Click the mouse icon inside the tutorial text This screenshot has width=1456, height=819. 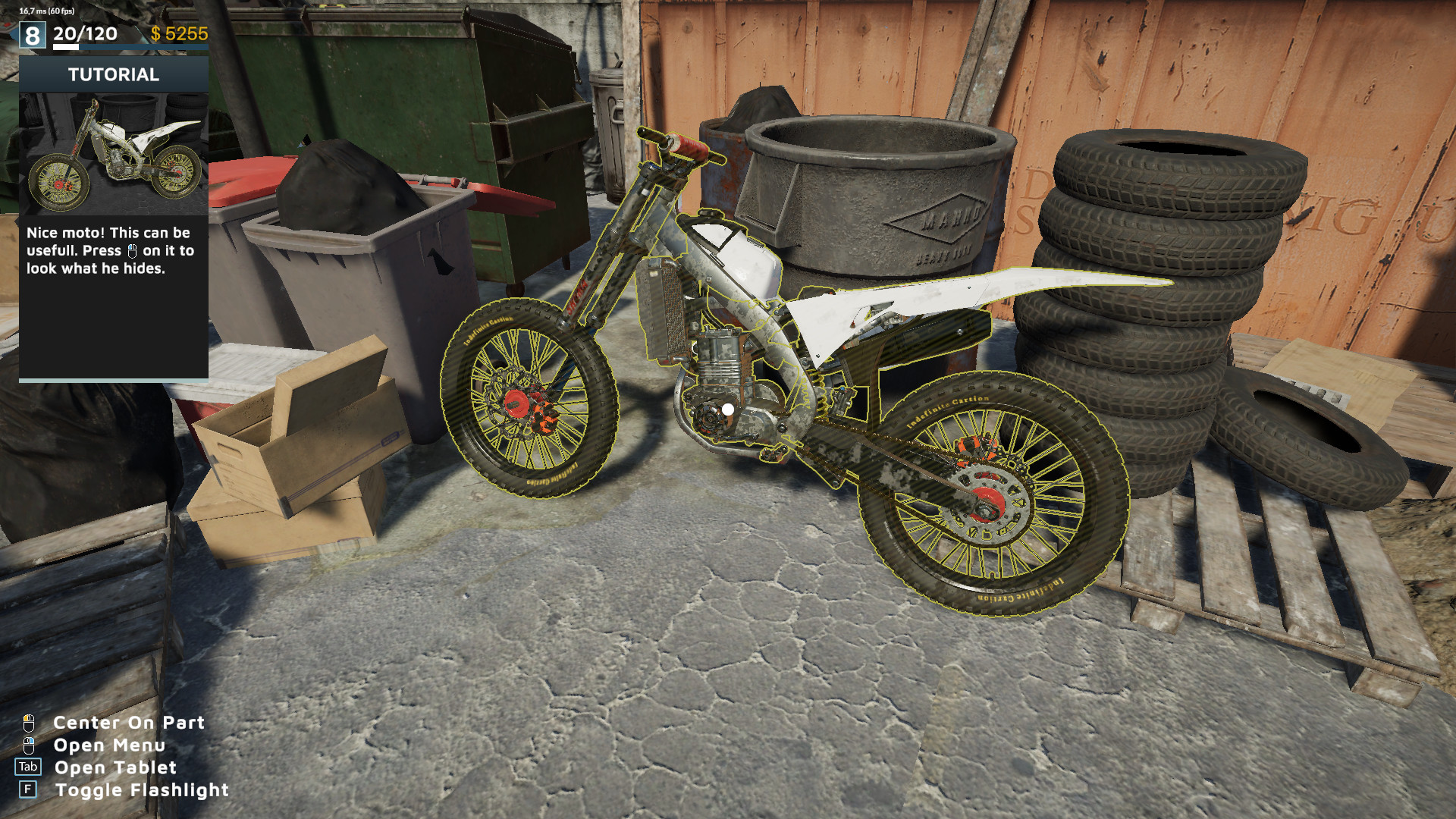130,251
